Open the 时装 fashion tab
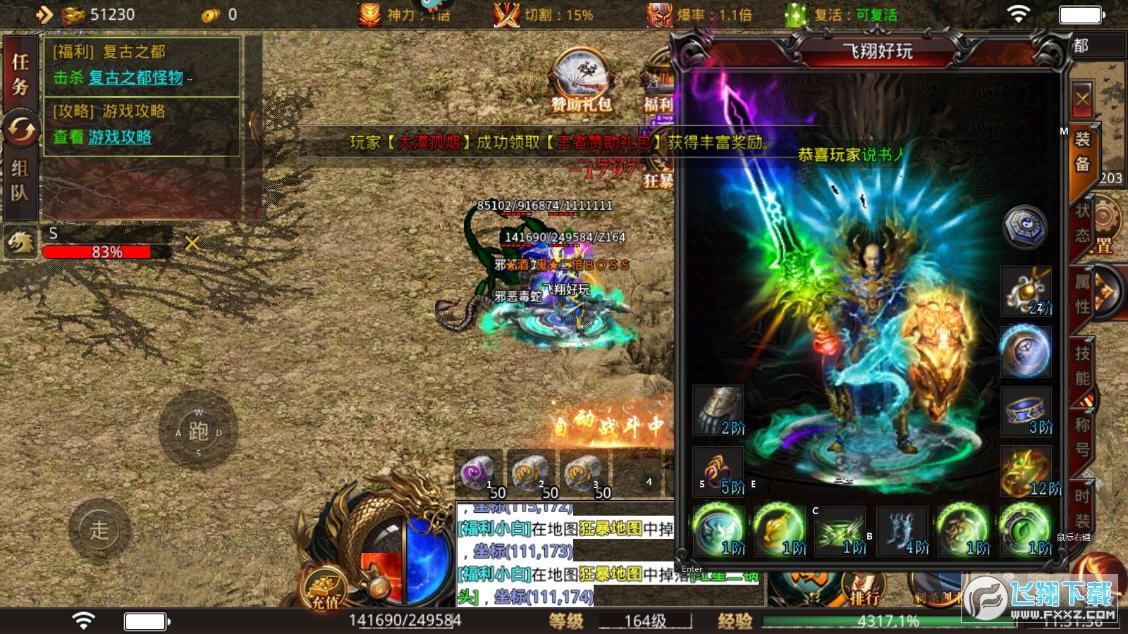Screen dimensions: 1128x634 point(1082,507)
